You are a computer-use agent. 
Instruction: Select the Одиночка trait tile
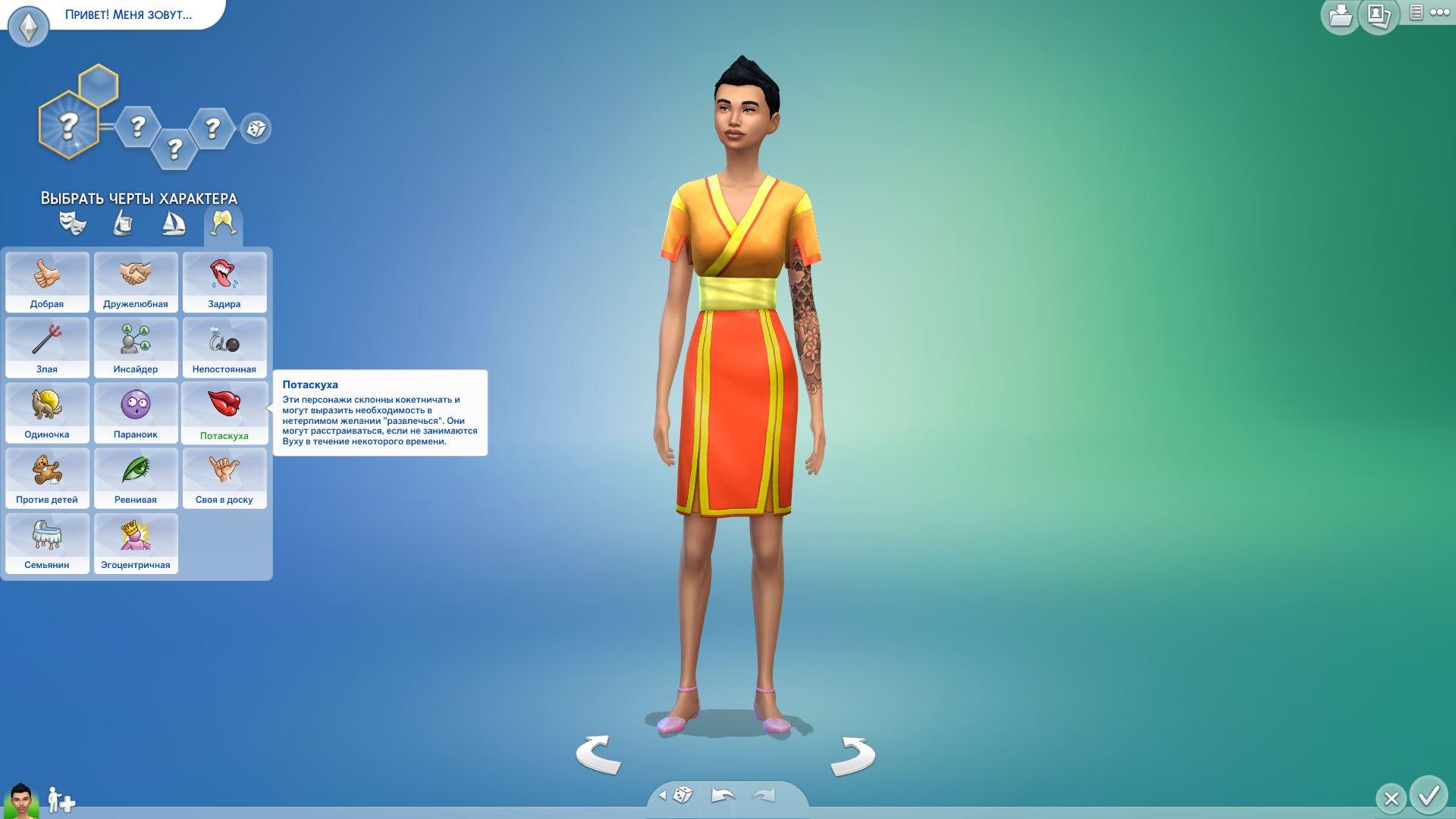click(47, 413)
